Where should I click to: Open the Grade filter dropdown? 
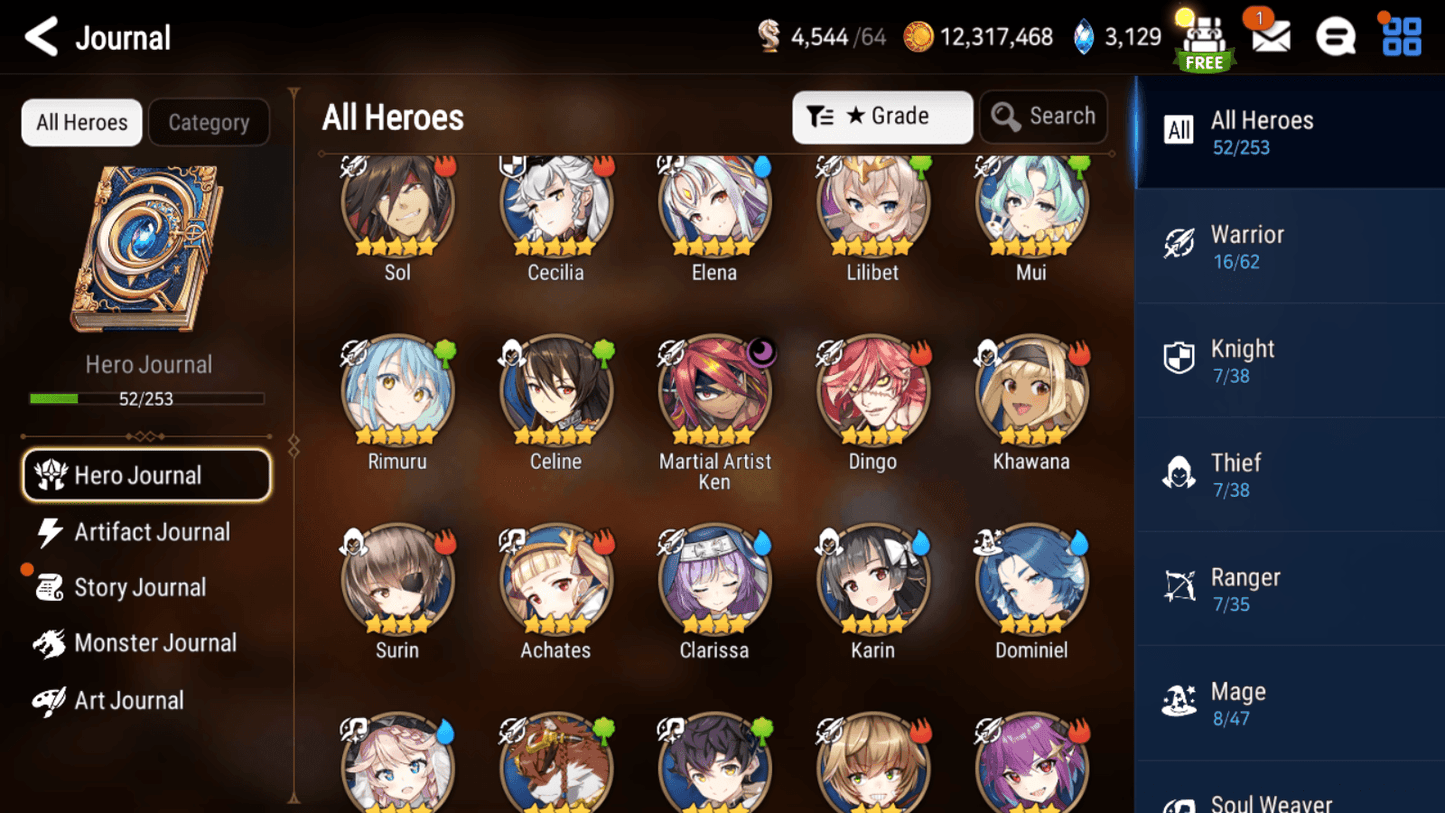pyautogui.click(x=882, y=117)
